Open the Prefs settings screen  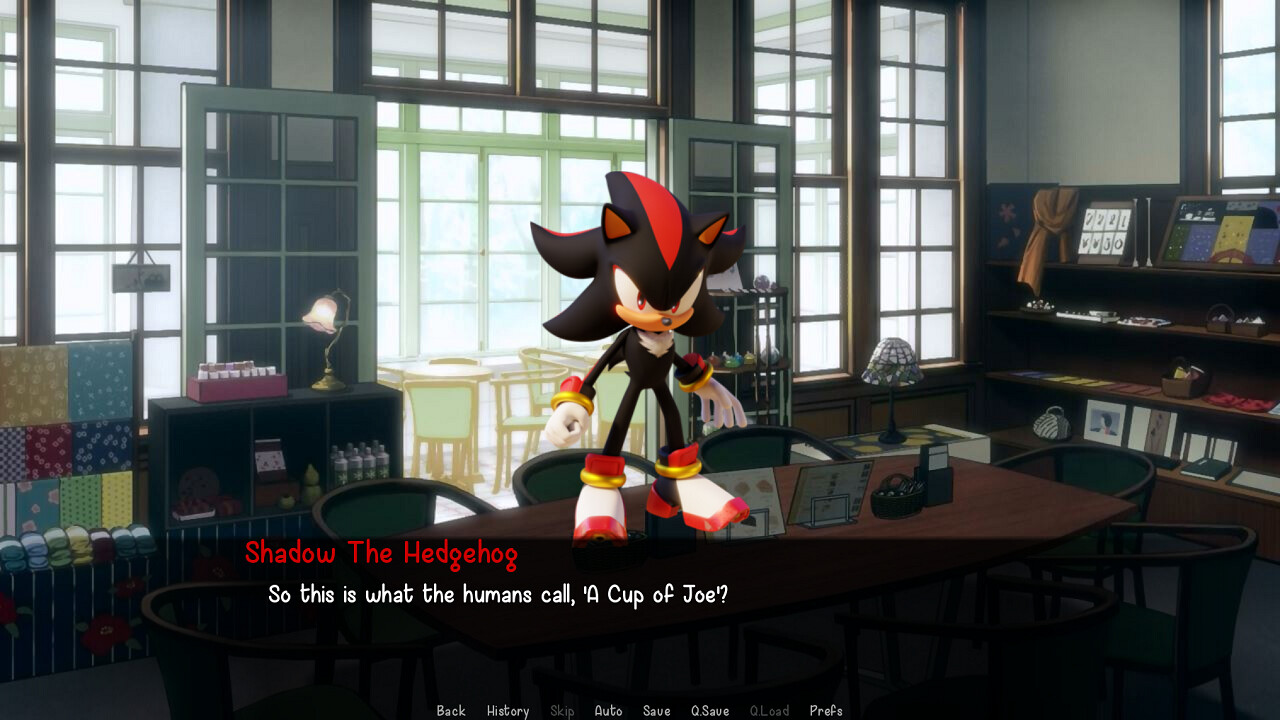coord(826,711)
